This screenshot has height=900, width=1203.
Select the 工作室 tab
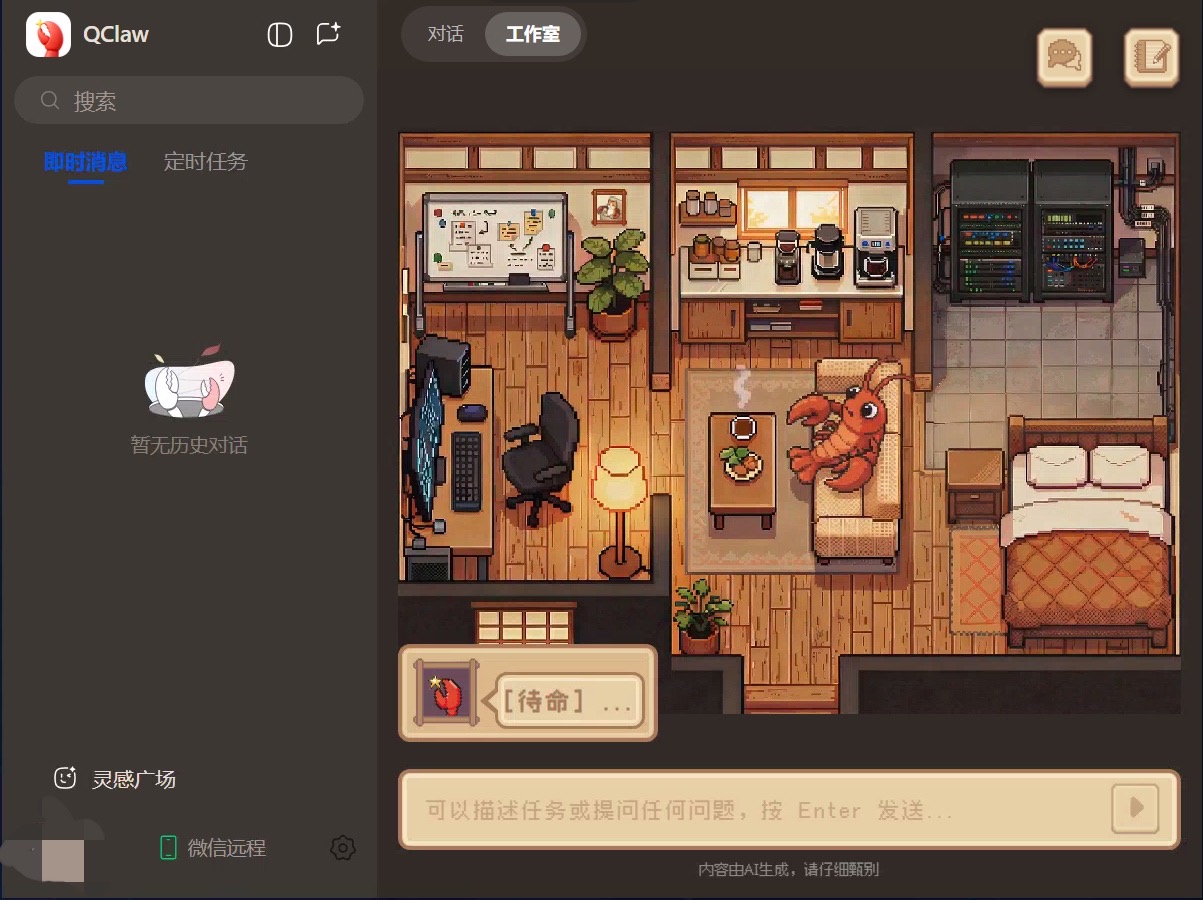[x=532, y=34]
